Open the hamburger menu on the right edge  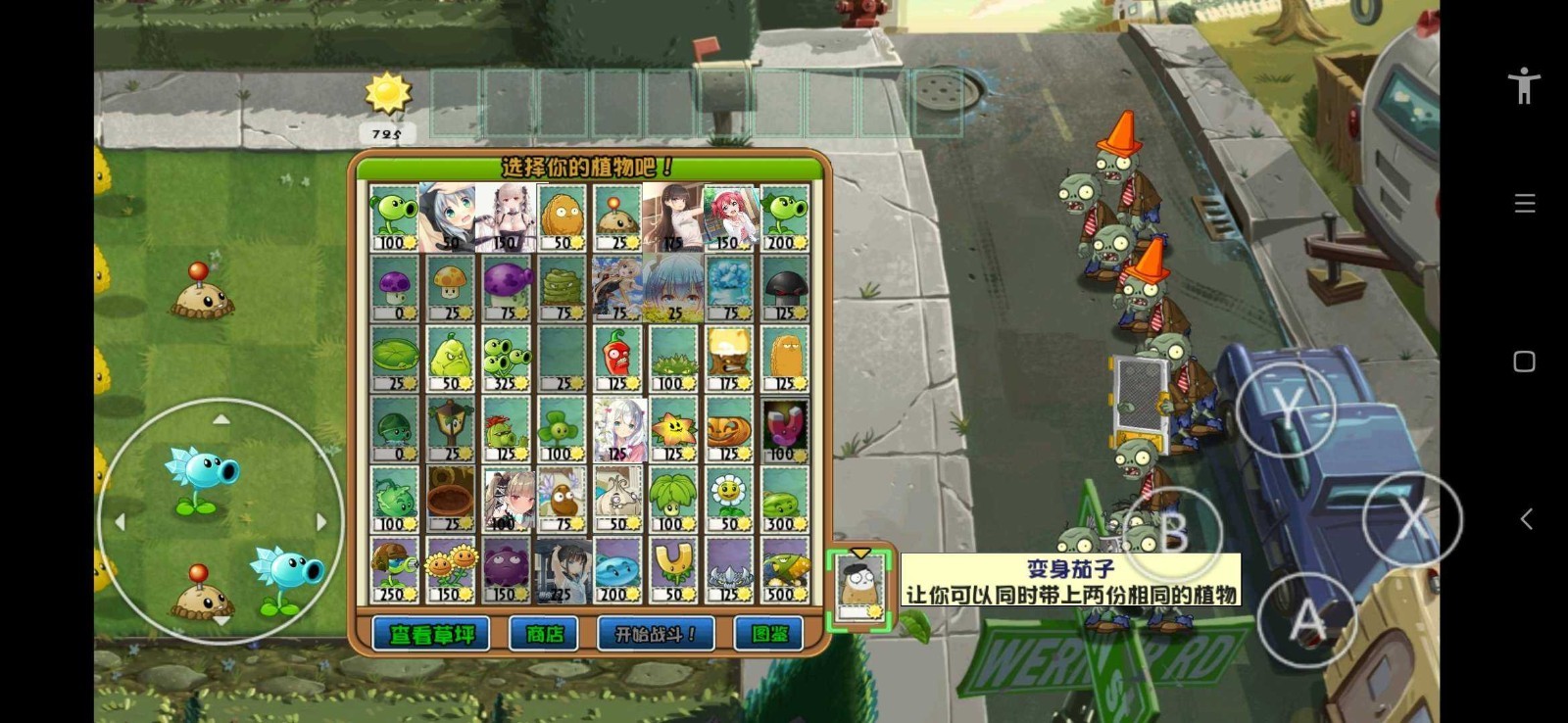pyautogui.click(x=1524, y=203)
